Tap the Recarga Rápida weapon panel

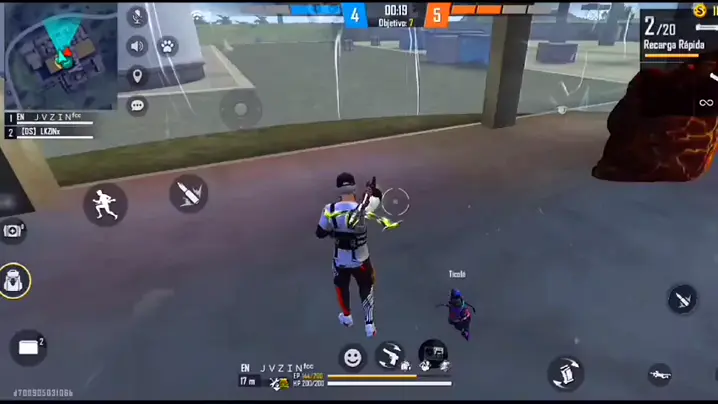(676, 36)
